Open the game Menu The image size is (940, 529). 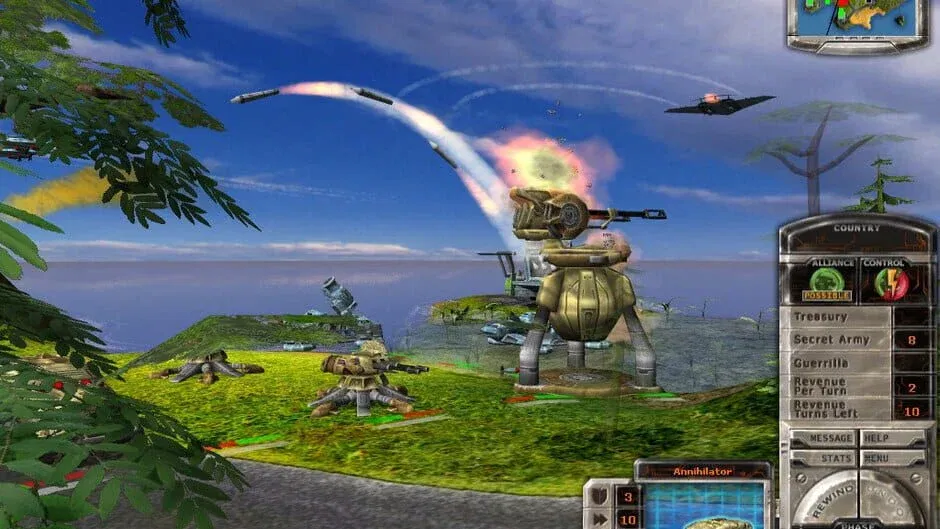[892, 458]
